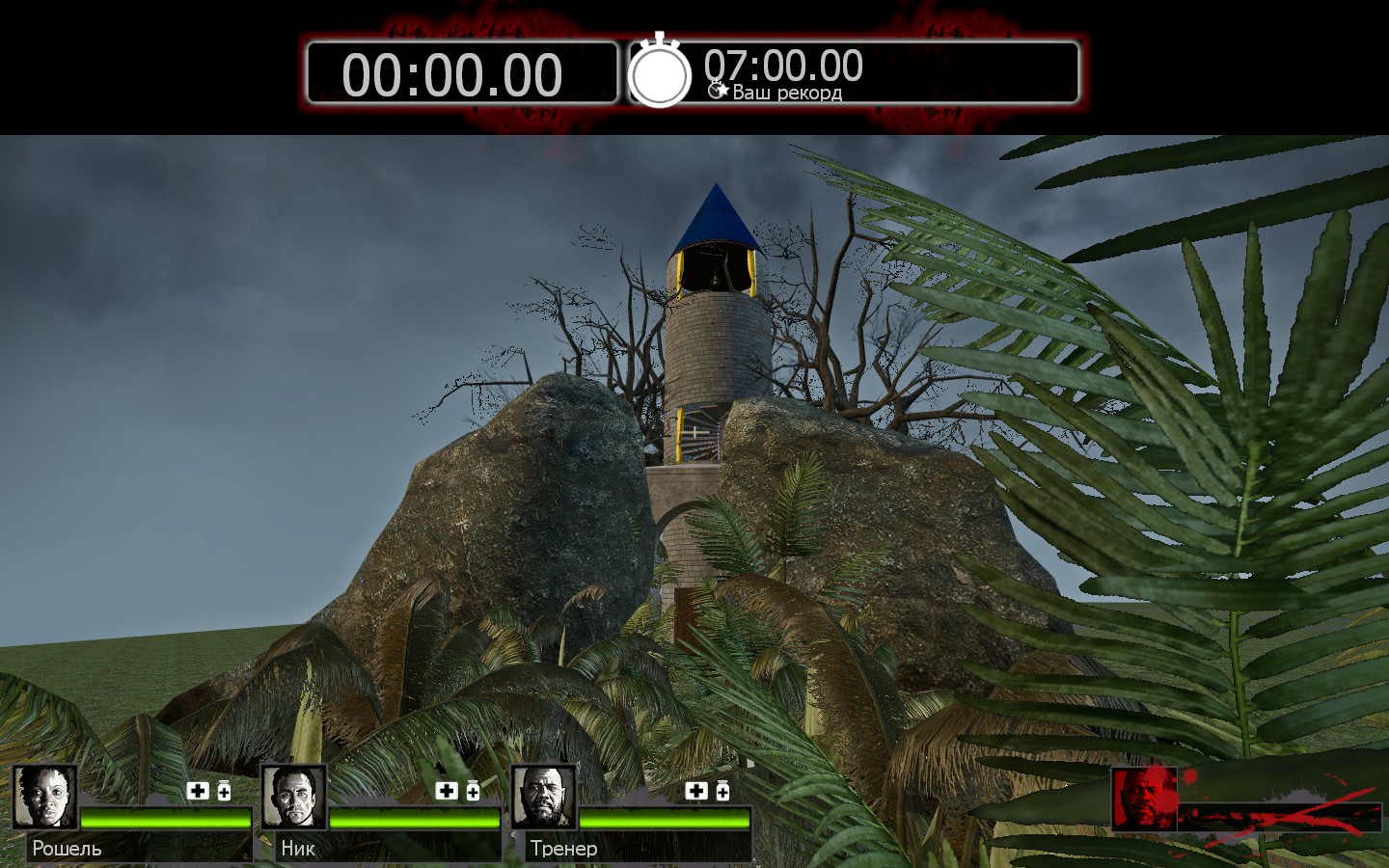Click Ник's pill bottle icon
Image resolution: width=1389 pixels, height=868 pixels.
click(x=473, y=791)
